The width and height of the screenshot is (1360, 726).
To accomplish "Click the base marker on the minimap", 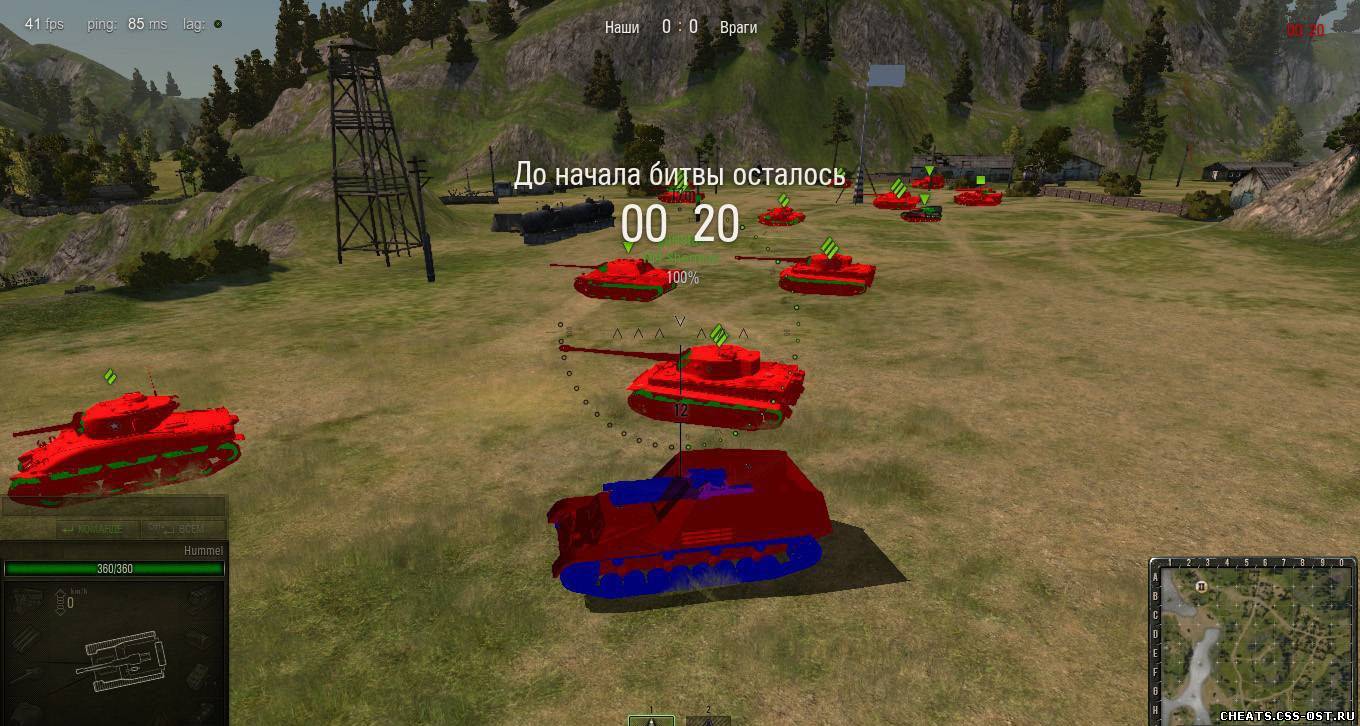I will pyautogui.click(x=1201, y=586).
